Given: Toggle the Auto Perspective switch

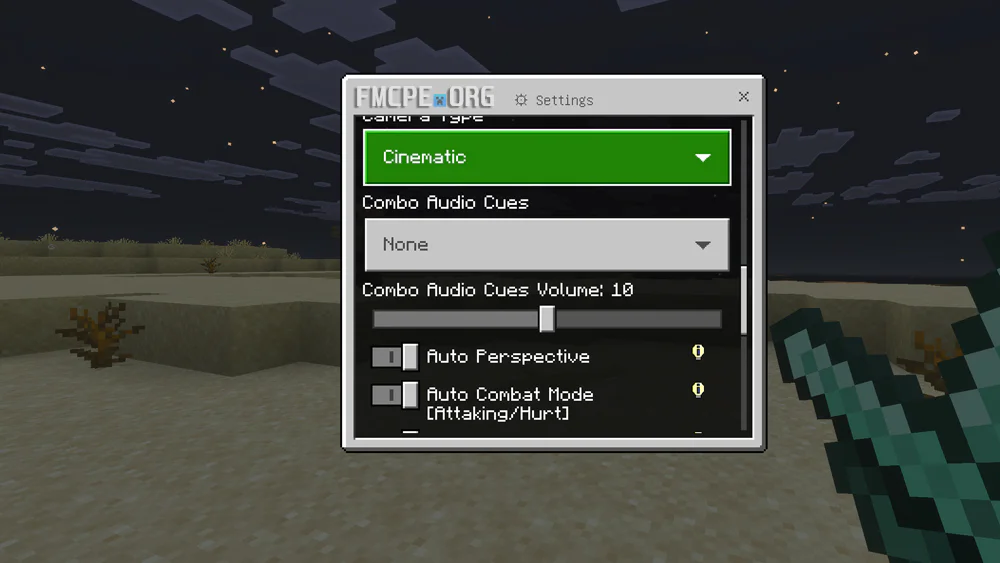Looking at the screenshot, I should (x=395, y=357).
